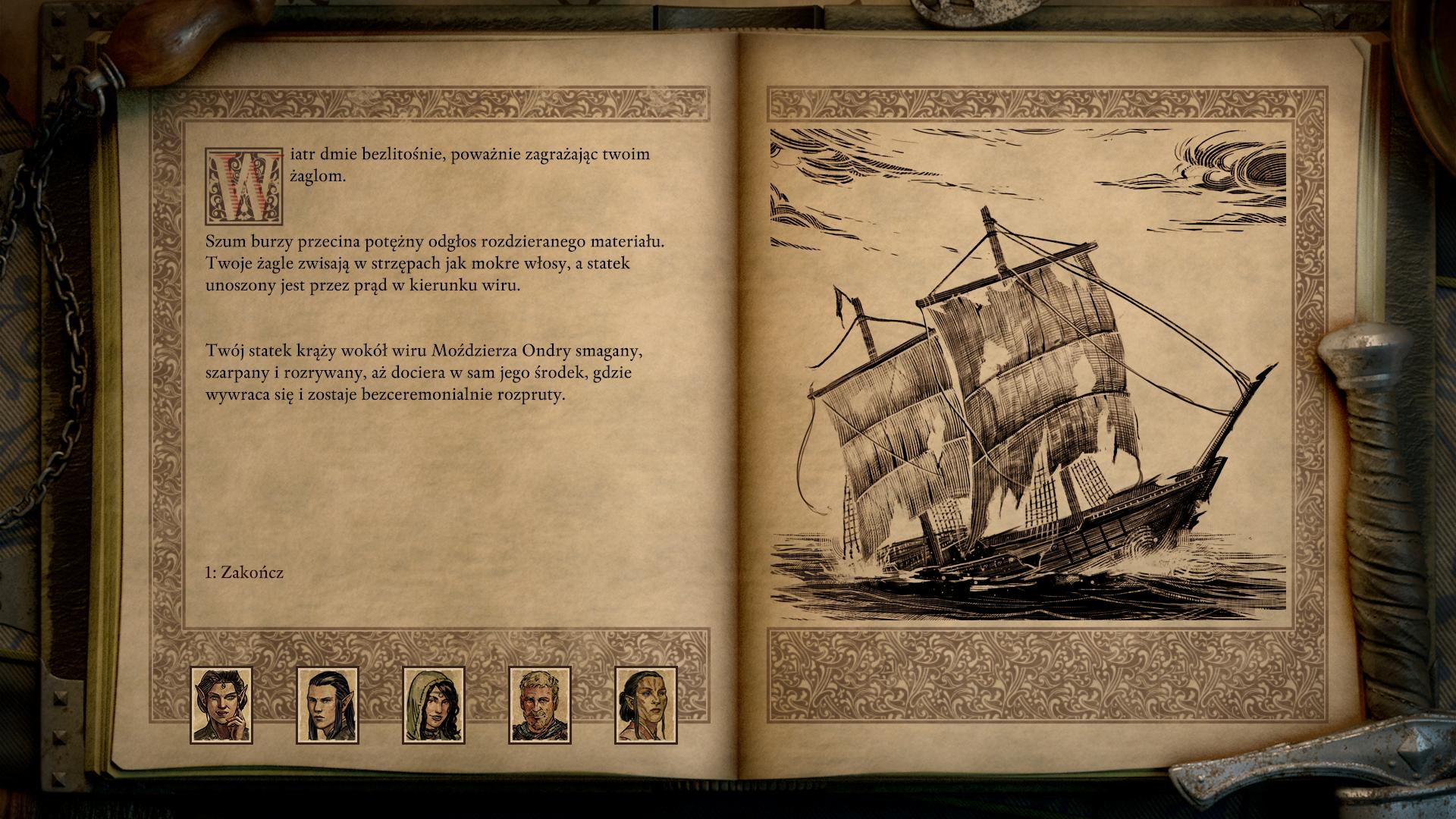Select the long black-haired elf portrait
Screen dimensions: 1456x819
(x=327, y=704)
